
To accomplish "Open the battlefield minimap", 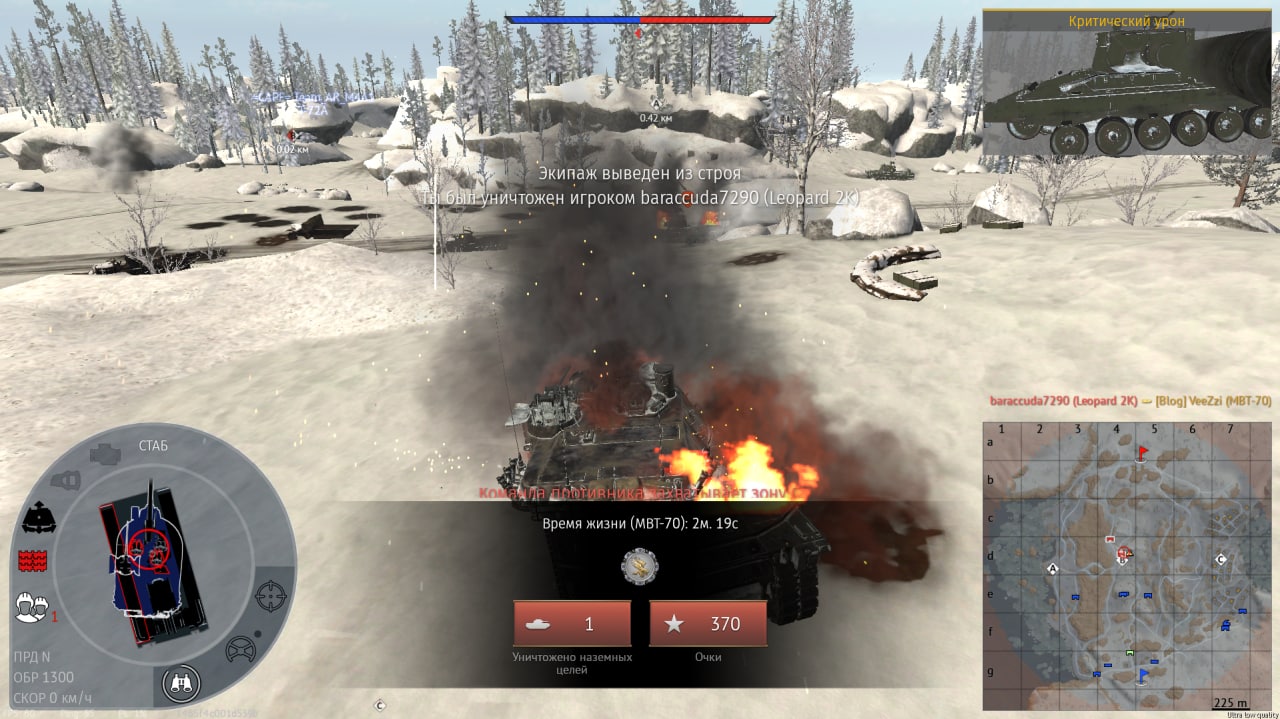I will tap(1115, 565).
